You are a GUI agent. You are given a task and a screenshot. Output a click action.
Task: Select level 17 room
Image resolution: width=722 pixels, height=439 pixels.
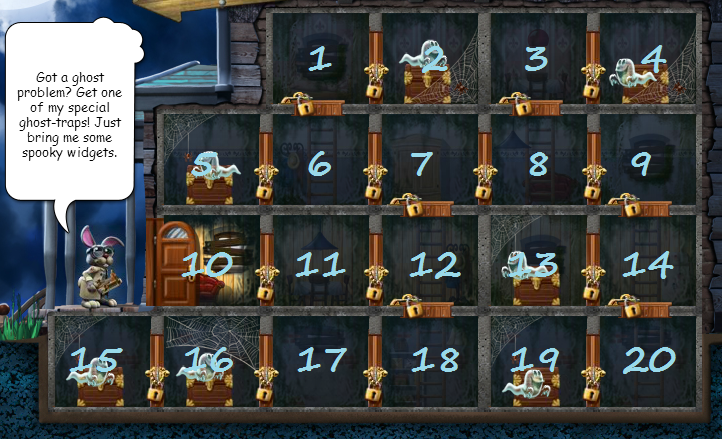pyautogui.click(x=322, y=360)
